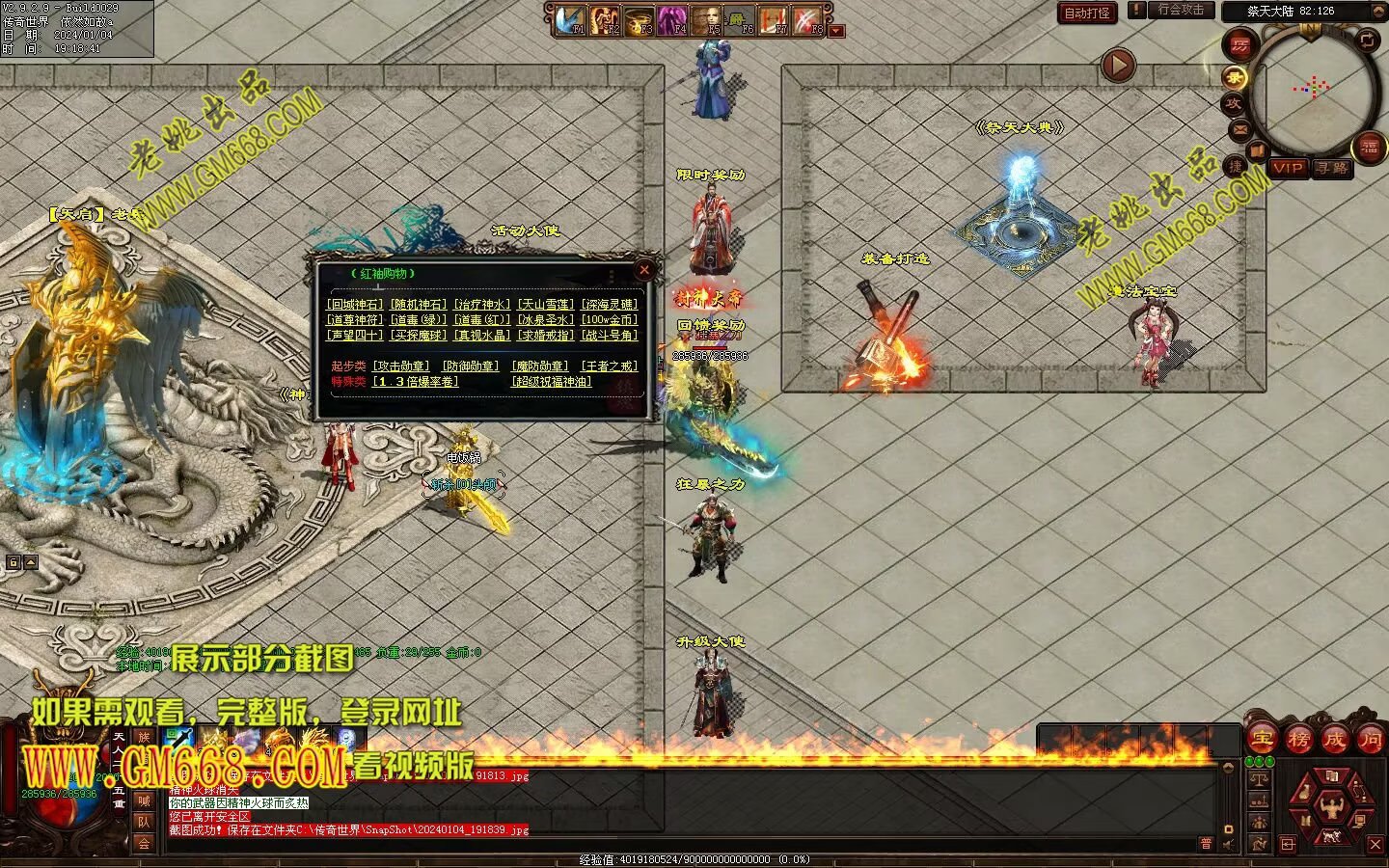Select 治疗神水 in the shop list
This screenshot has width=1389, height=868.
click(x=481, y=305)
